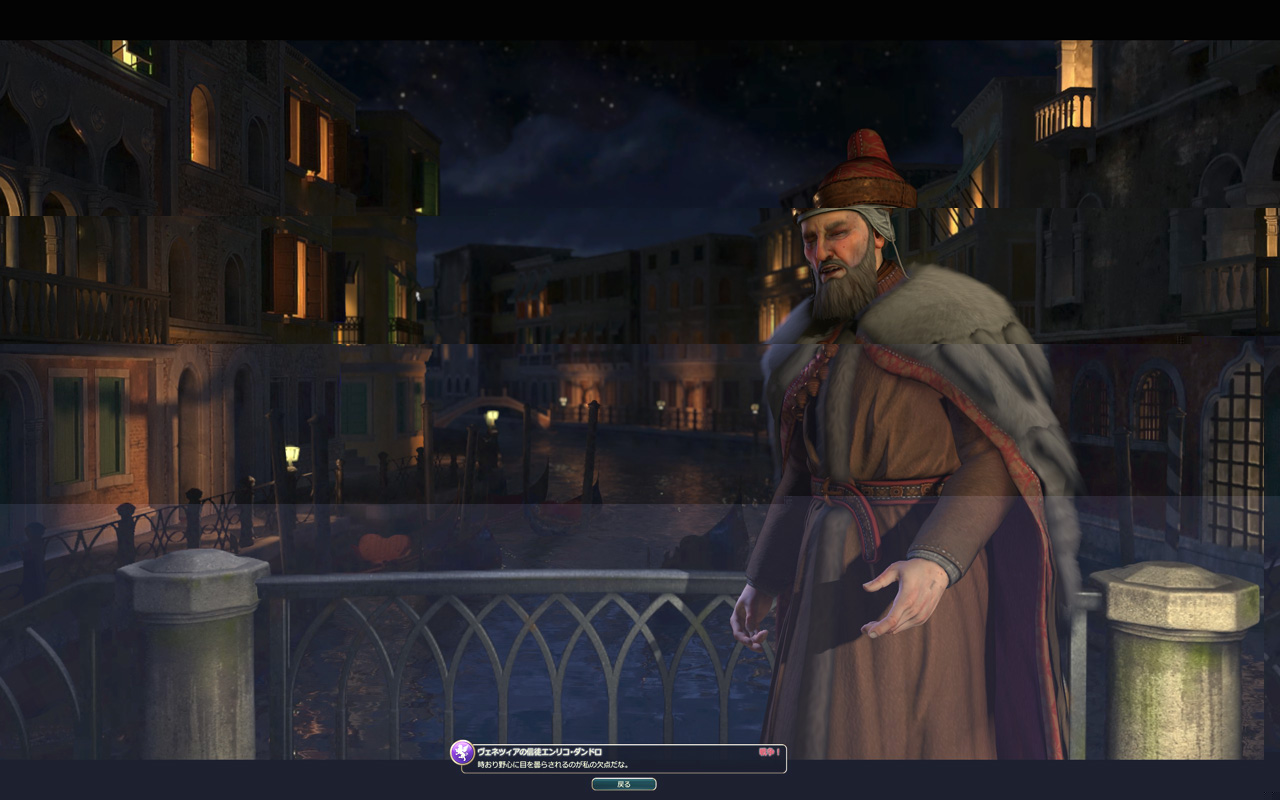Click the purple Venice winged lion emblem
The width and height of the screenshot is (1280, 800).
[x=462, y=752]
